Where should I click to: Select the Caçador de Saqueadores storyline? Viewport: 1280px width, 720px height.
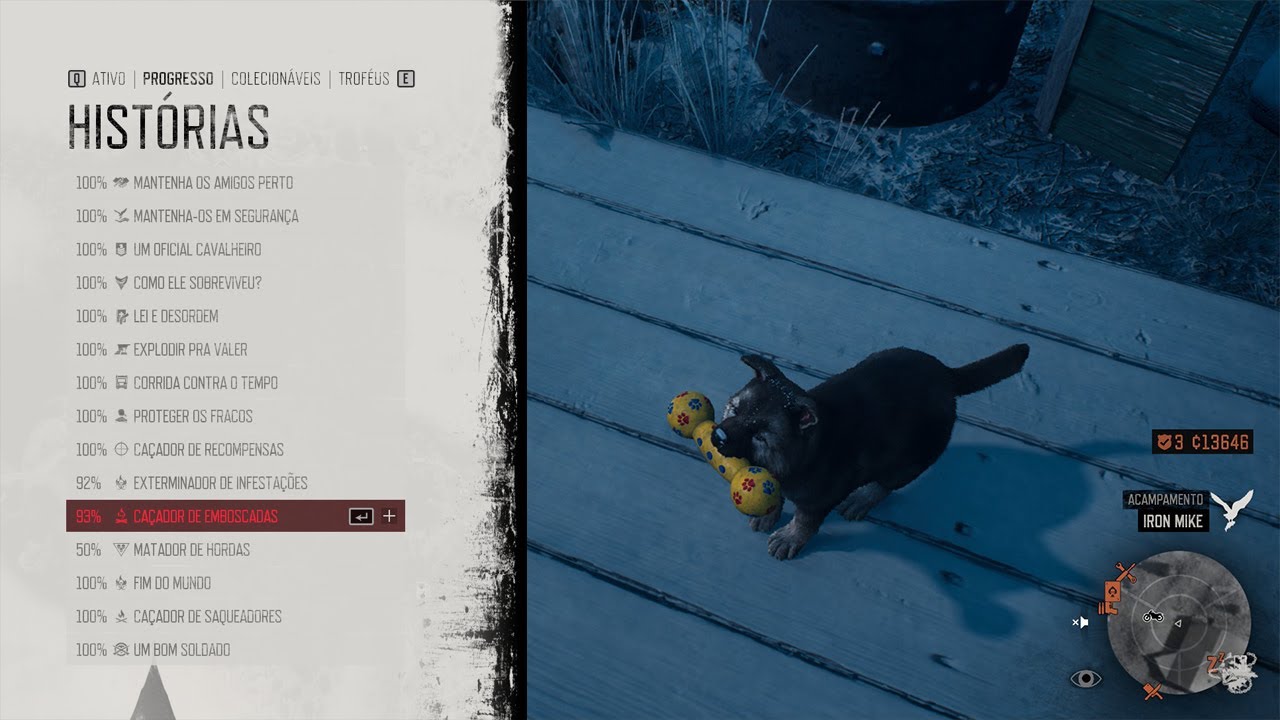pyautogui.click(x=207, y=616)
